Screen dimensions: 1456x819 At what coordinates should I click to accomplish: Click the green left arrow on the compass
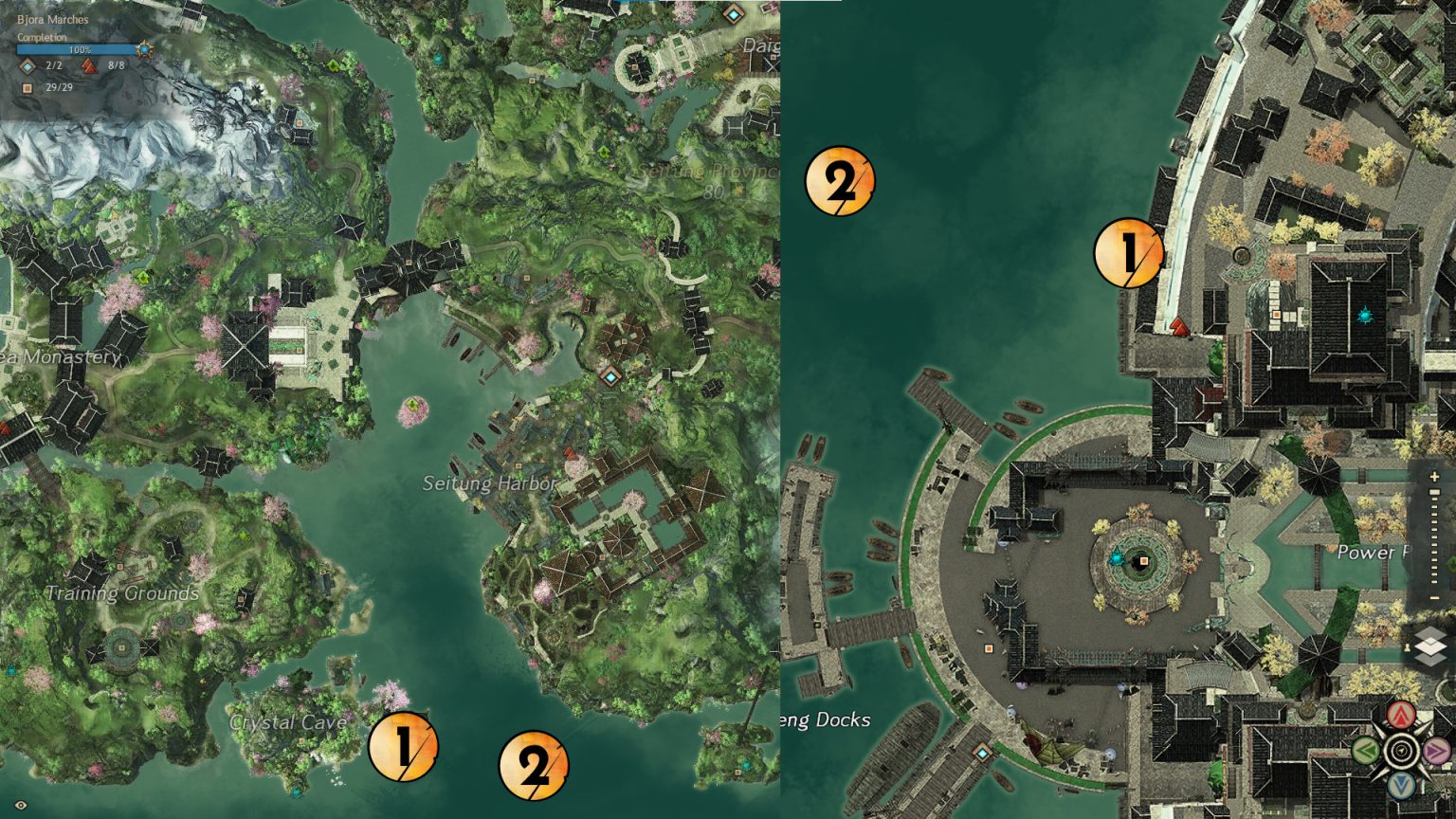1366,752
